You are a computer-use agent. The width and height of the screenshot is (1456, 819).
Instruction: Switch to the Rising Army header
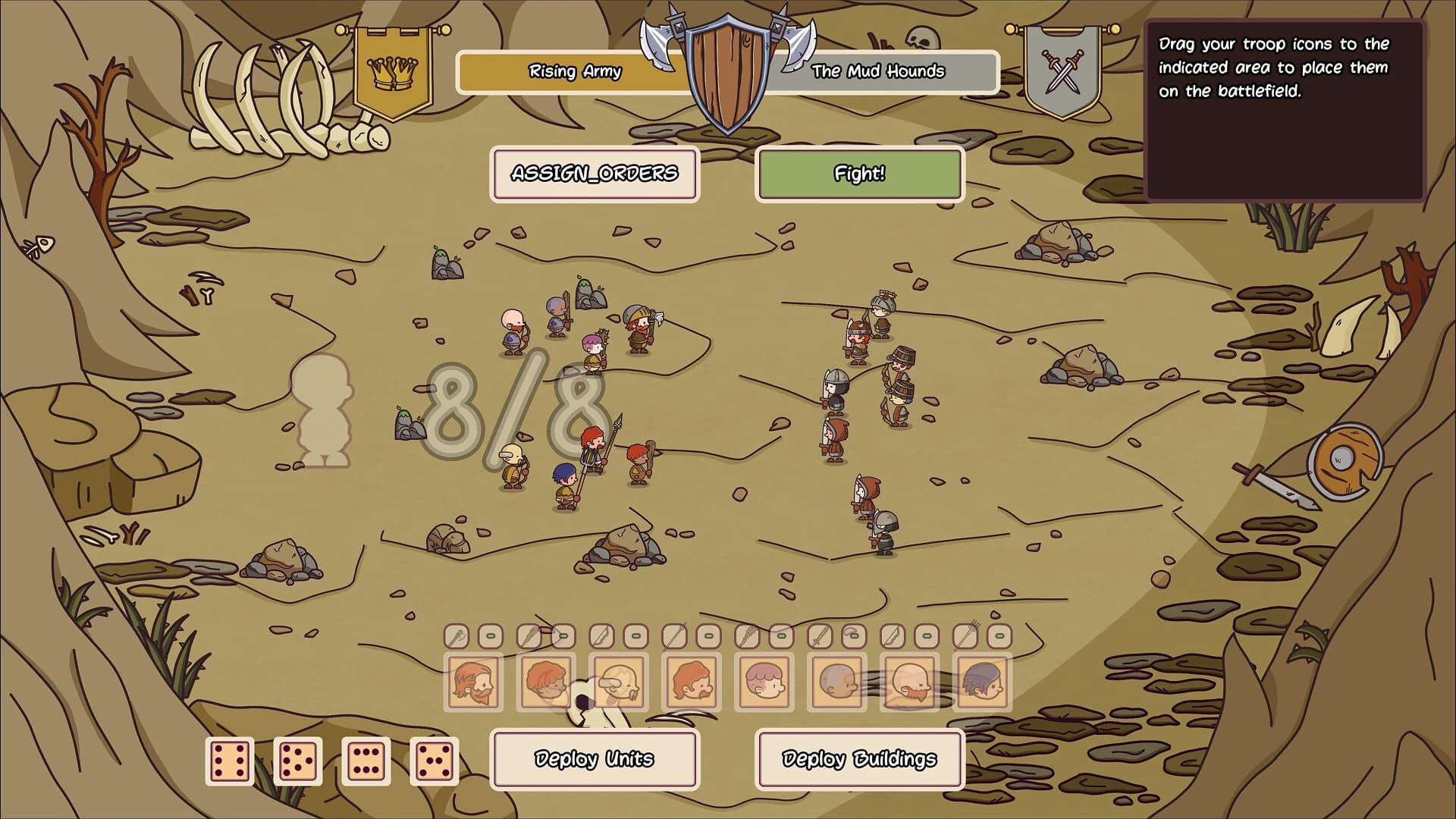coord(574,73)
